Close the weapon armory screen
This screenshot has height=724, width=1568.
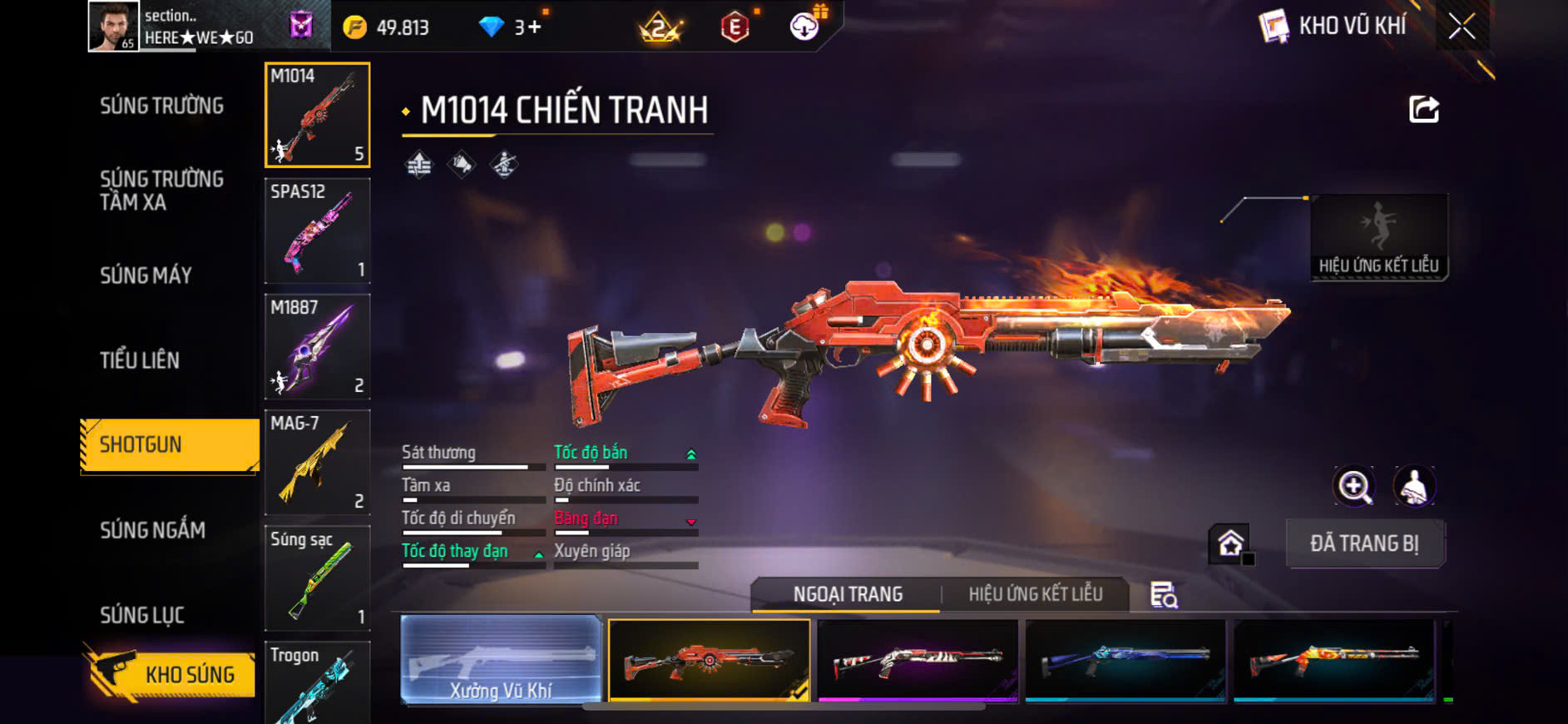click(1462, 27)
